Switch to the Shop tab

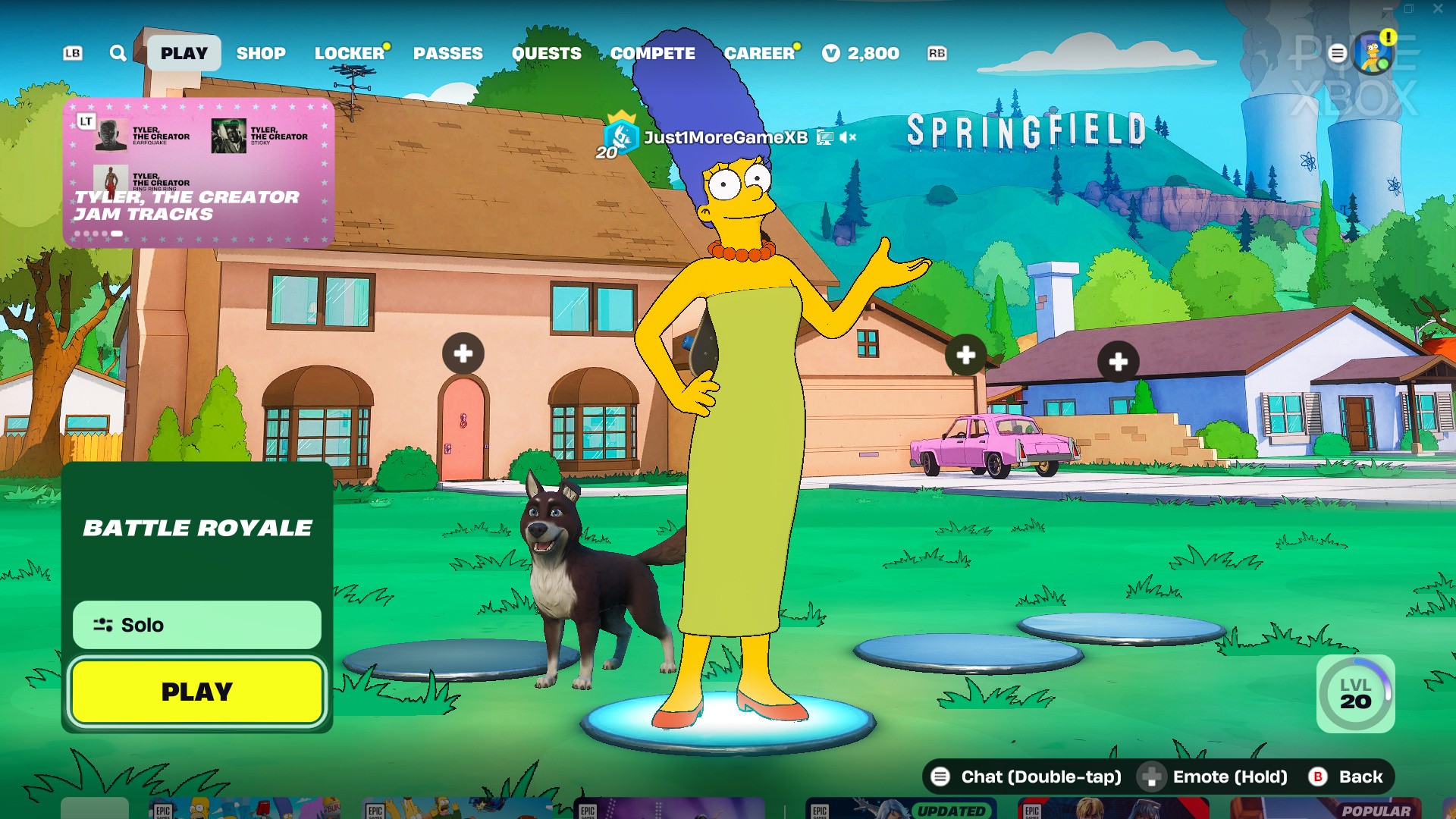tap(261, 53)
